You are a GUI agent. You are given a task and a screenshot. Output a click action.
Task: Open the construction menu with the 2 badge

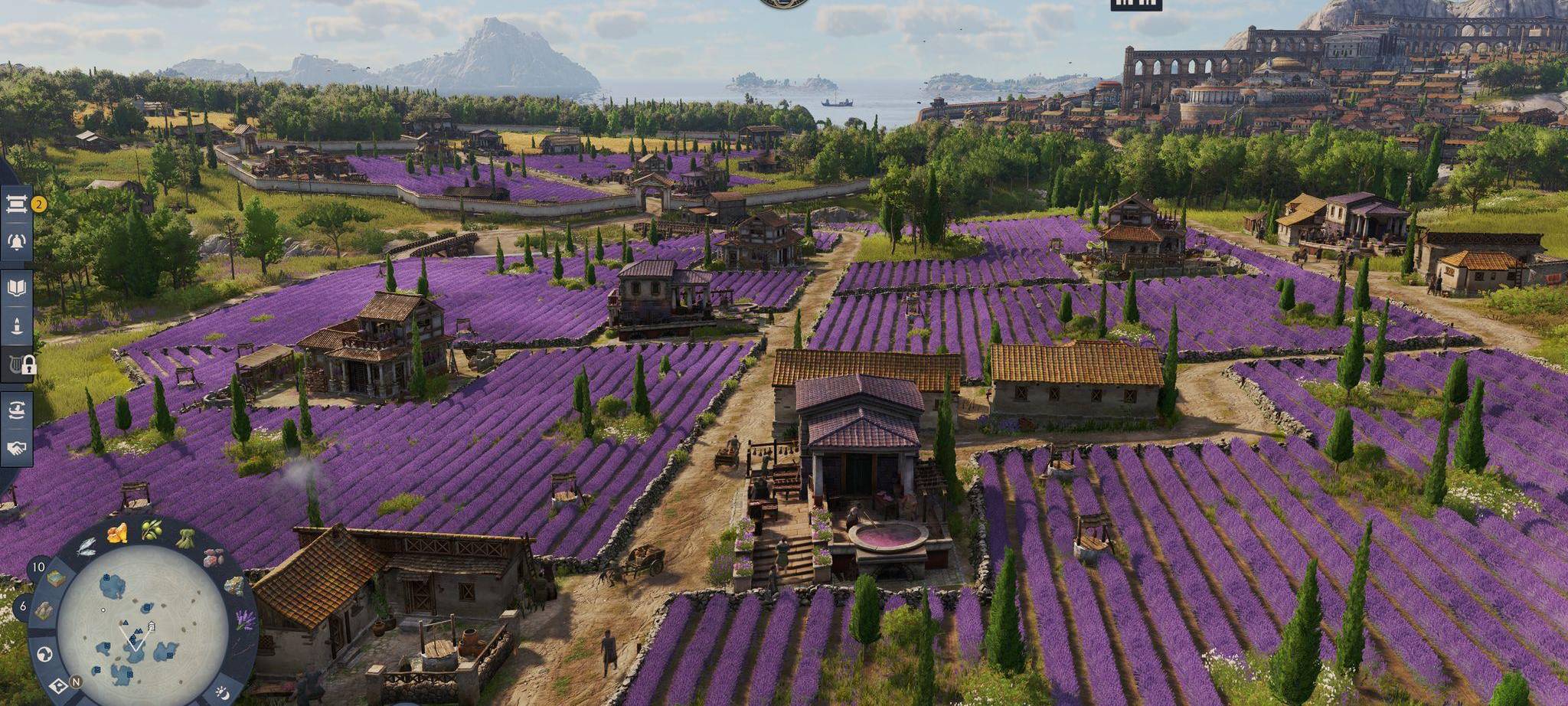coord(18,205)
